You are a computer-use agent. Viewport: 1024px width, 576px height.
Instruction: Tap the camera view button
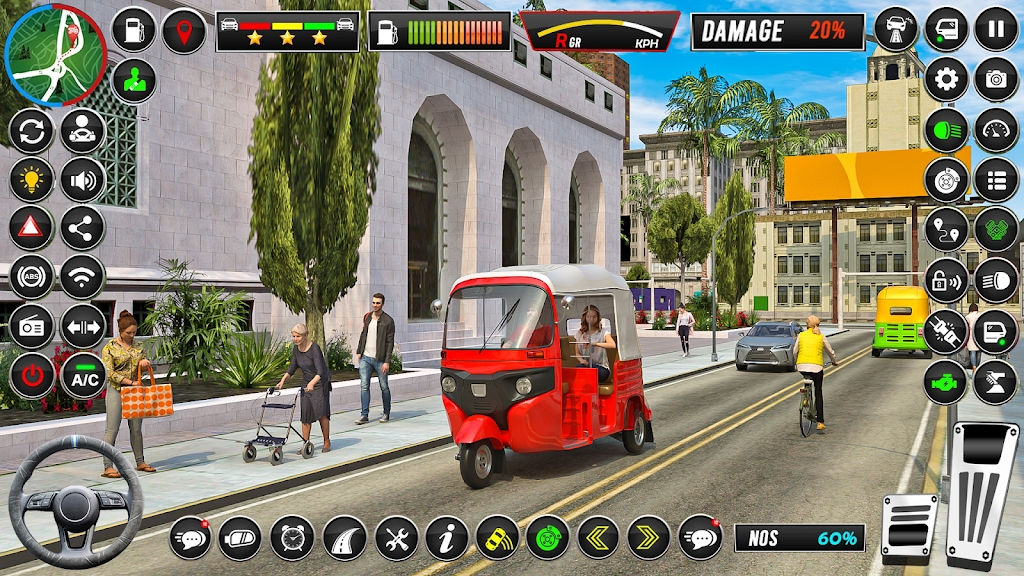point(996,79)
